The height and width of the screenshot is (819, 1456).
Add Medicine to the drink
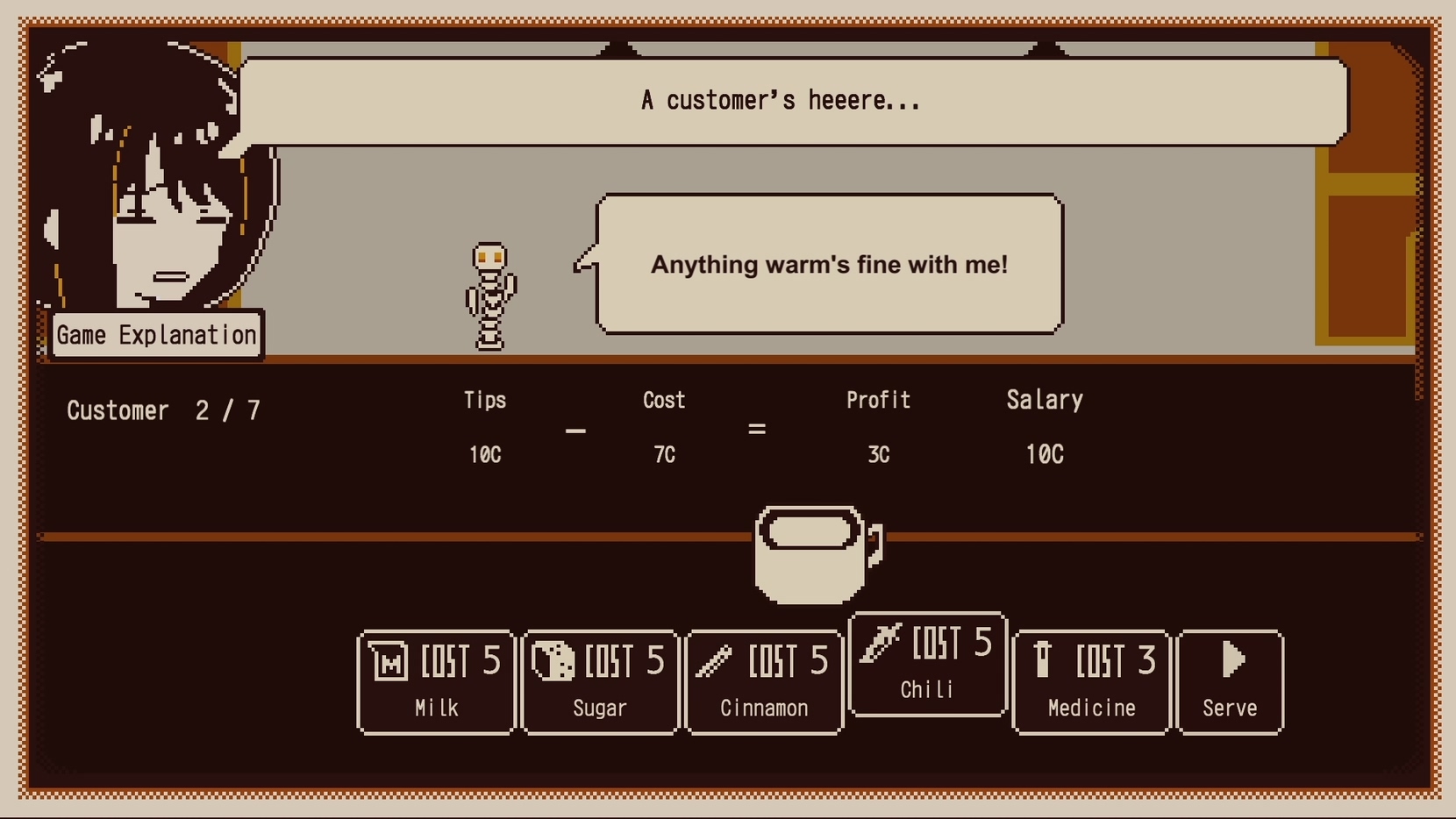pos(1091,681)
